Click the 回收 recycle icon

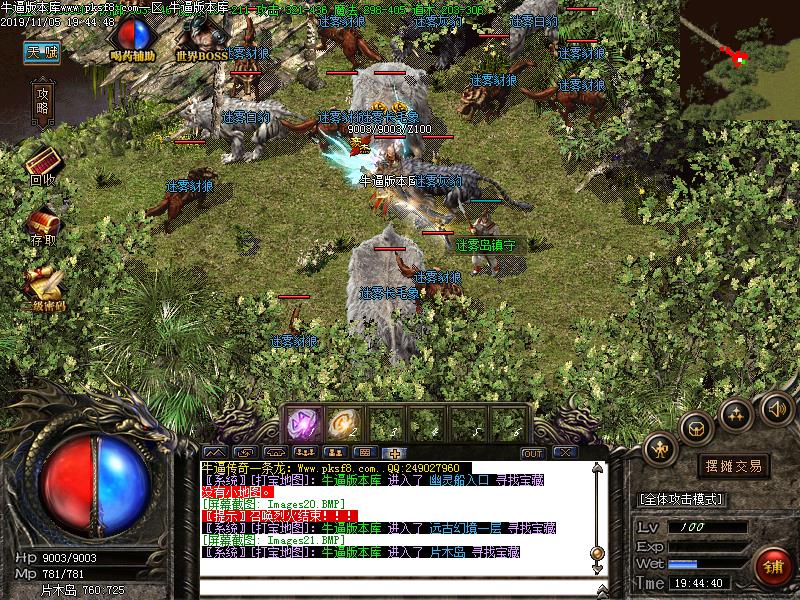tap(43, 164)
